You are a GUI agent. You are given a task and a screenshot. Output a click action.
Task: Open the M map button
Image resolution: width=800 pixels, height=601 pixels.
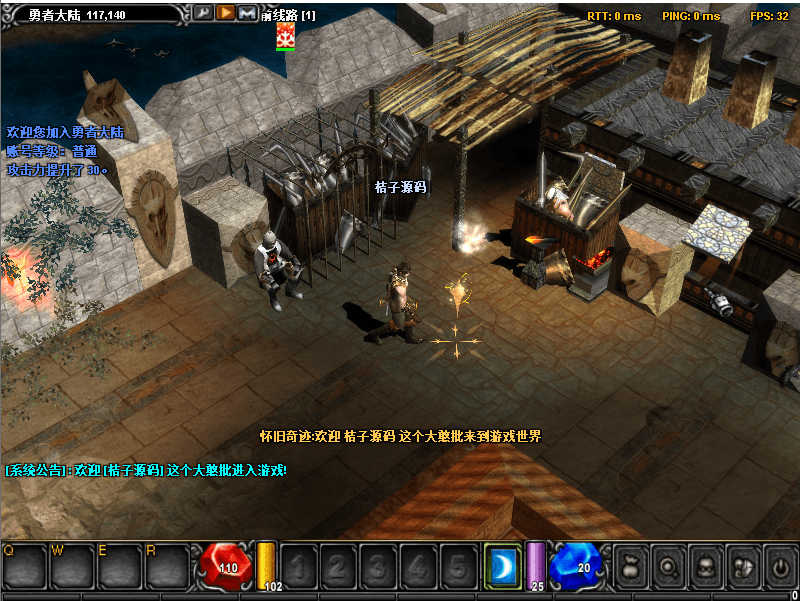(x=247, y=13)
